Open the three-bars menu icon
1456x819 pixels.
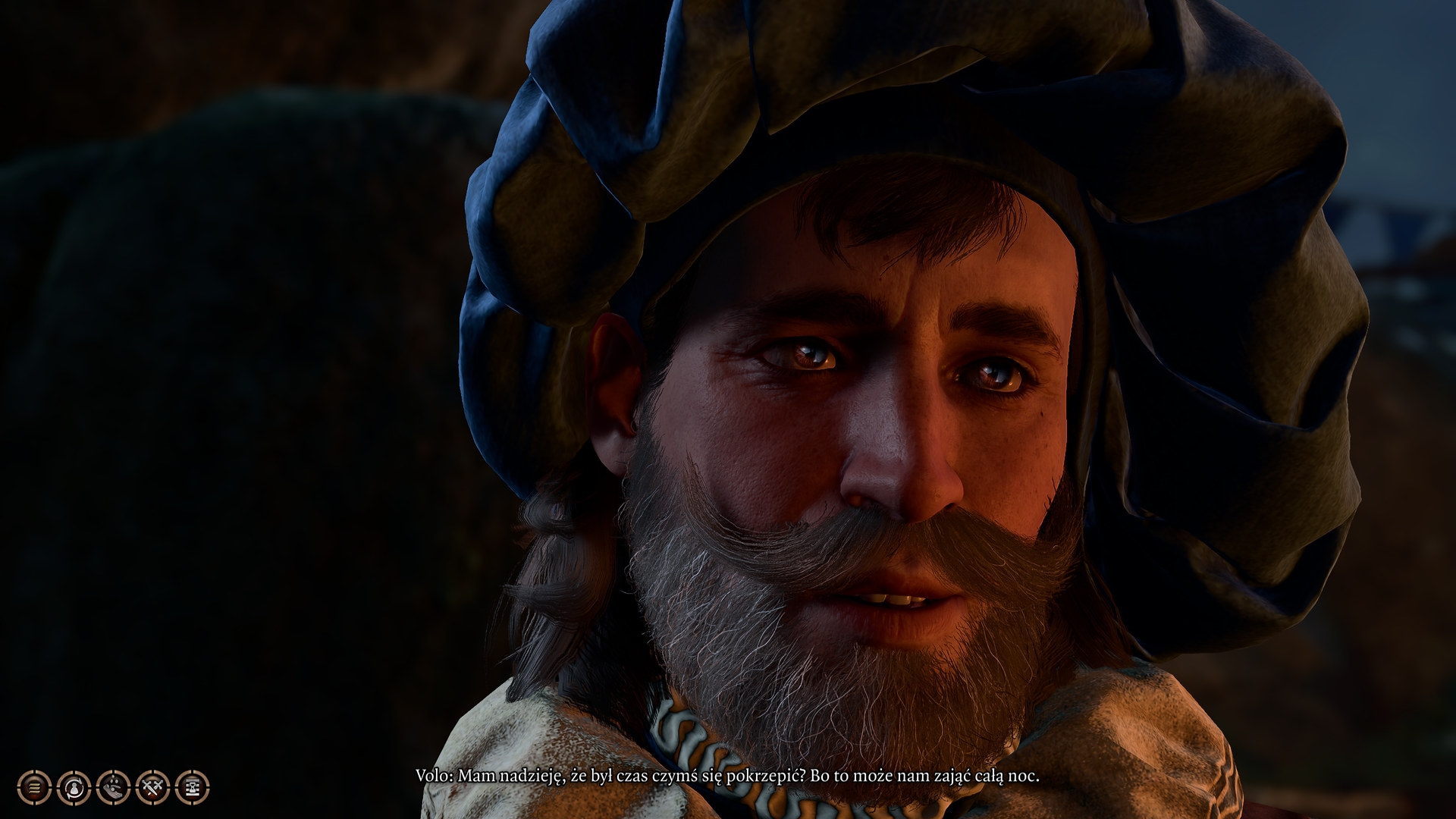point(34,788)
